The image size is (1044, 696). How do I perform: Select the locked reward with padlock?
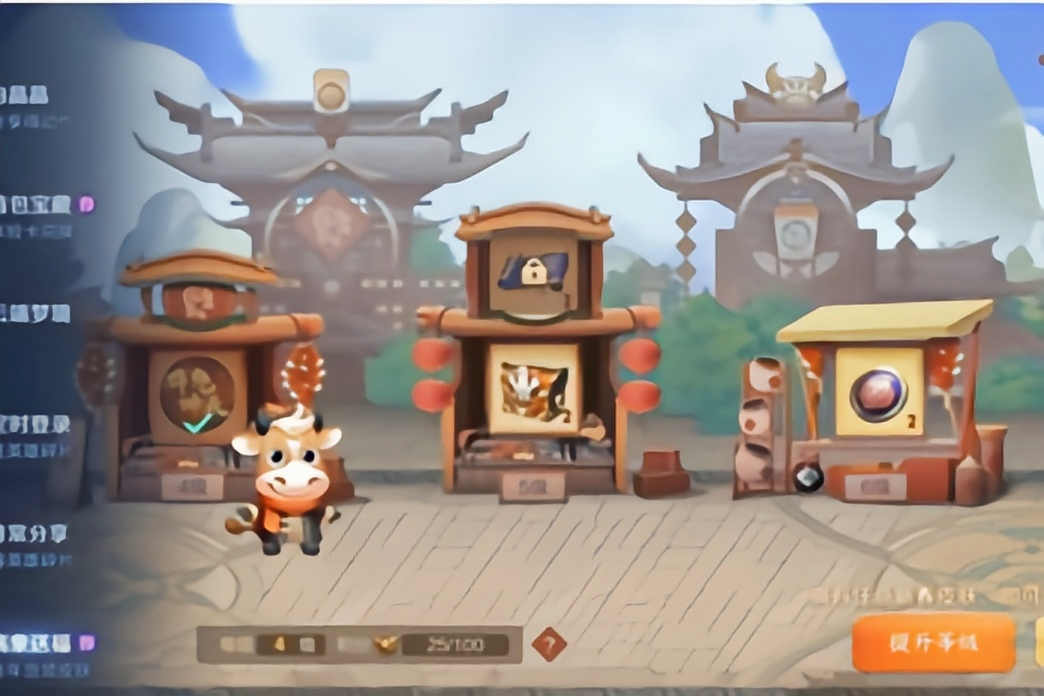coord(533,273)
